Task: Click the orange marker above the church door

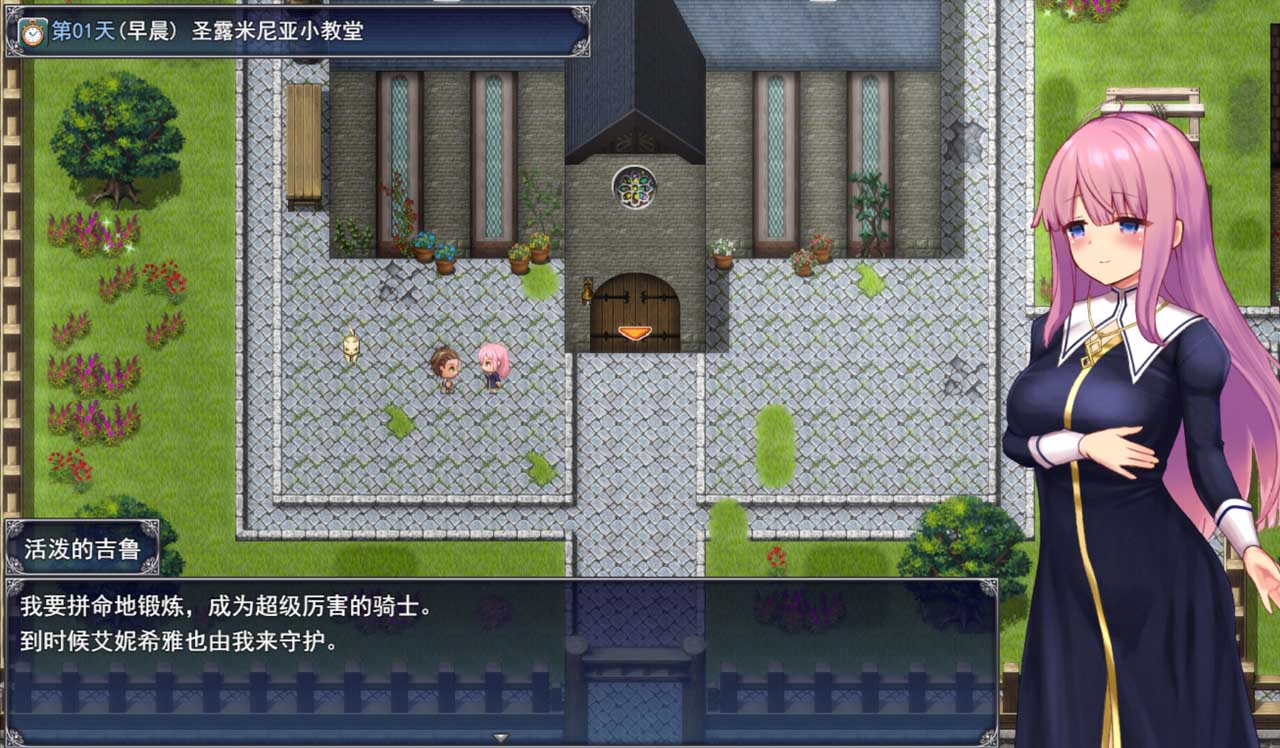Action: (635, 333)
